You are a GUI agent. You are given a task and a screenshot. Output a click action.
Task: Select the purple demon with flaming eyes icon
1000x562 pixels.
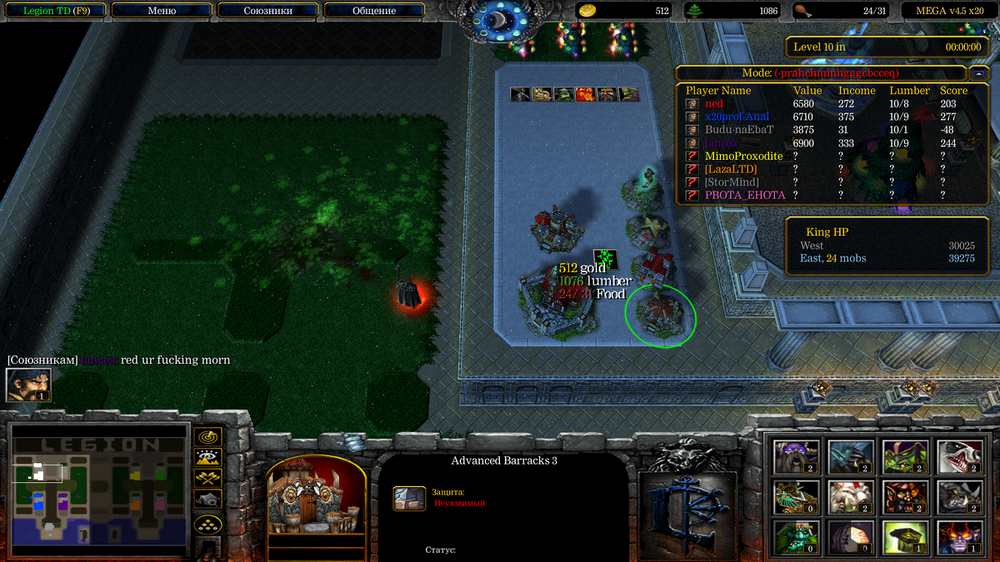pyautogui.click(x=958, y=537)
